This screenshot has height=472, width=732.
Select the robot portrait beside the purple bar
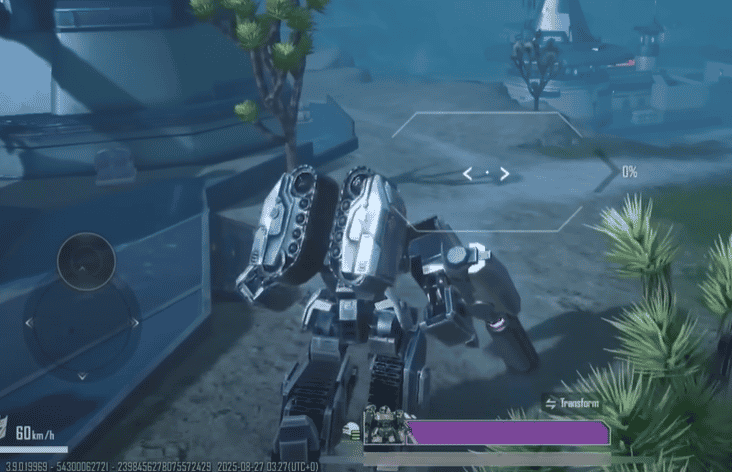(x=383, y=425)
